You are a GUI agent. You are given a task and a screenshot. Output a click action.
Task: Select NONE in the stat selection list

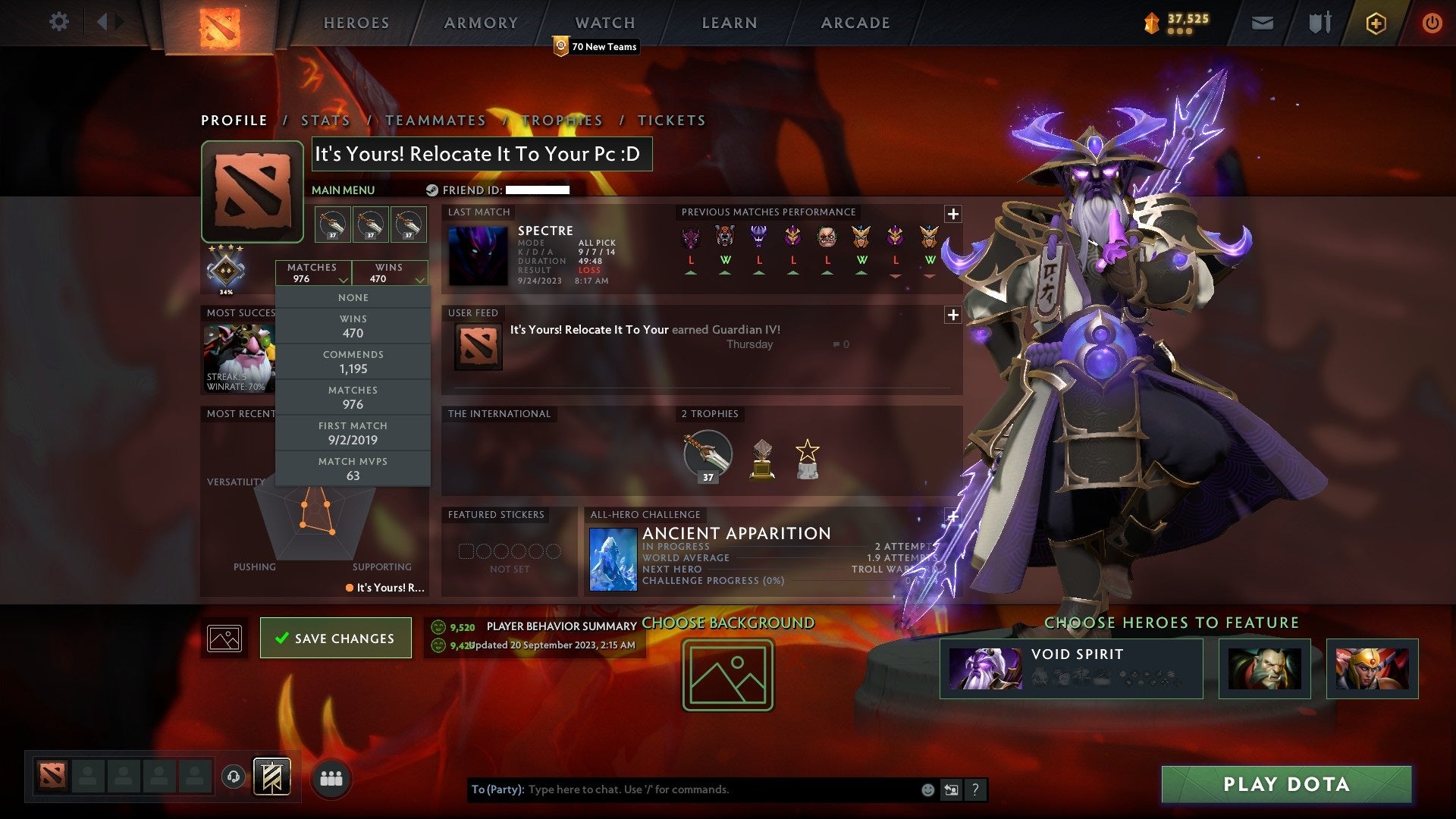click(353, 297)
